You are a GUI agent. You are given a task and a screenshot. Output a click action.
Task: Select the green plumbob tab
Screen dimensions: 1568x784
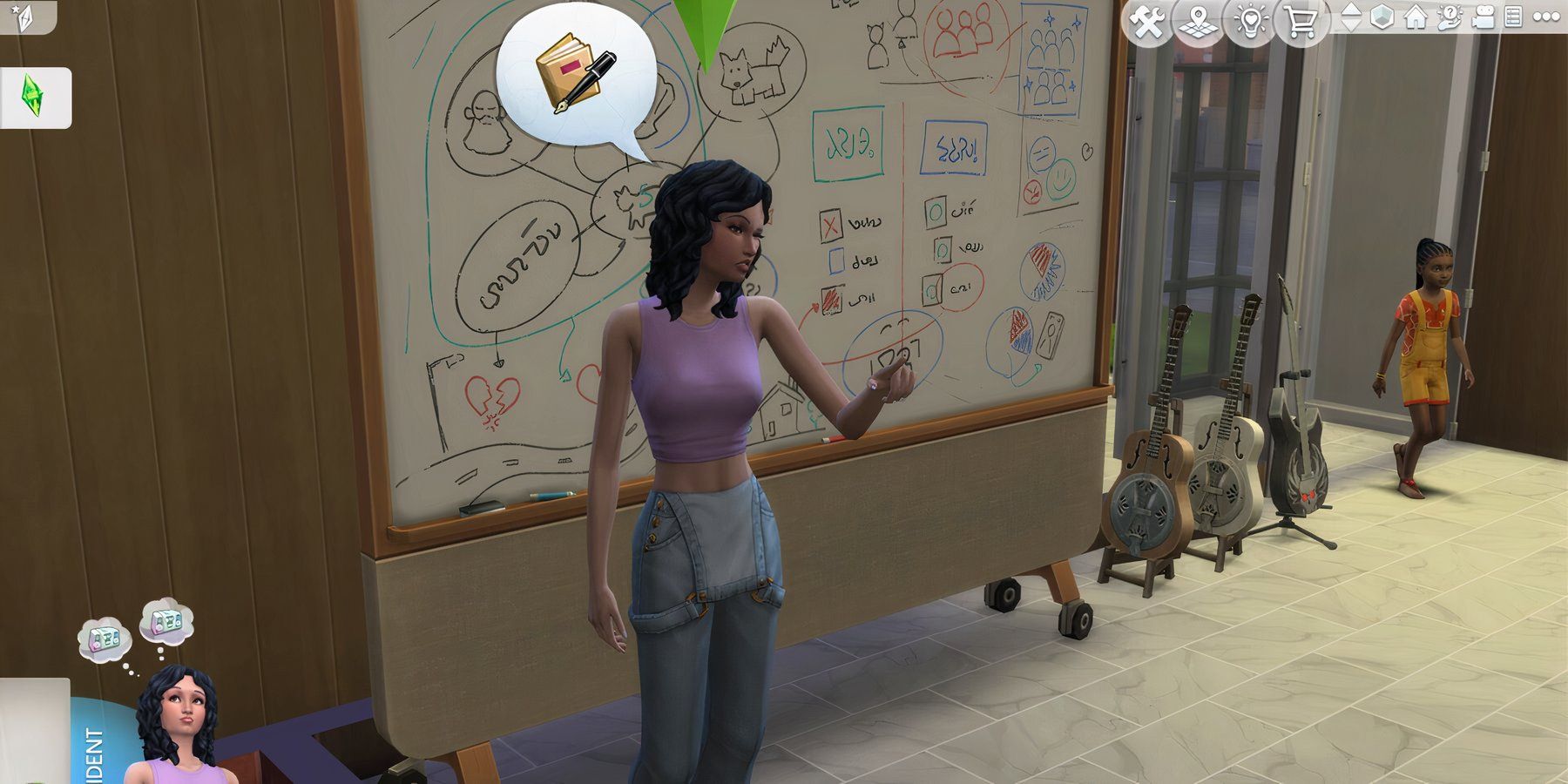pyautogui.click(x=34, y=97)
